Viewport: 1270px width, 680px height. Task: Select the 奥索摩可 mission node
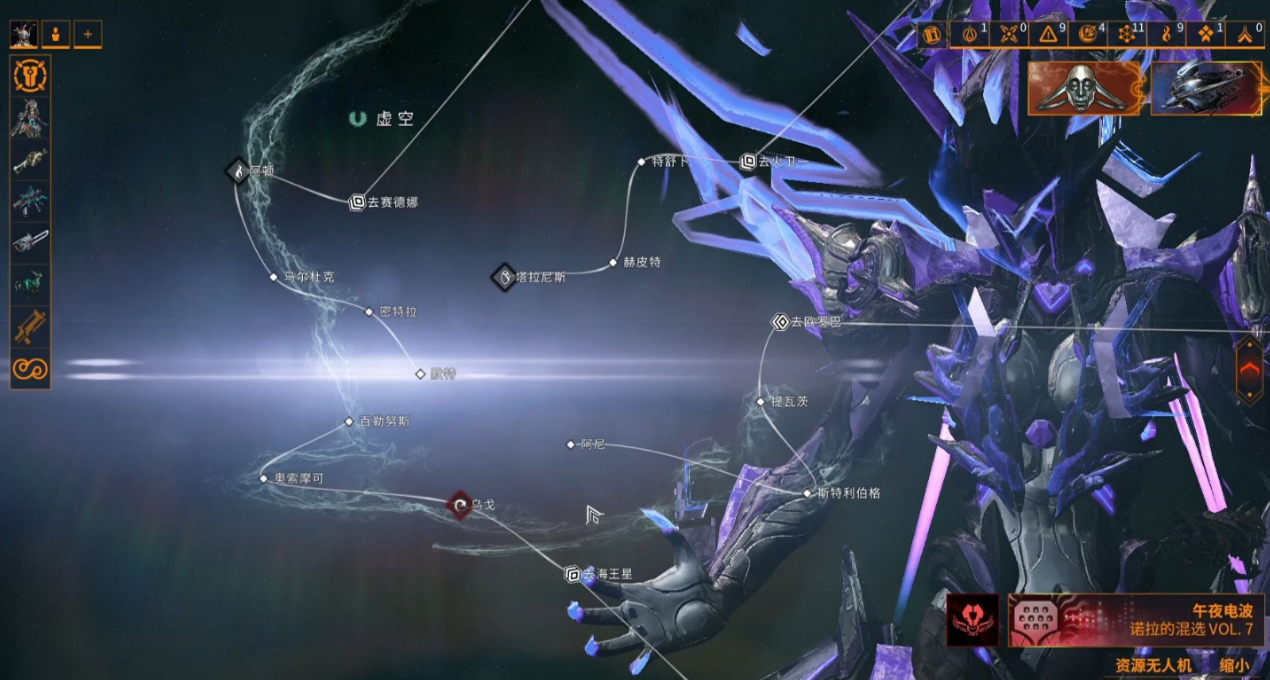[264, 479]
